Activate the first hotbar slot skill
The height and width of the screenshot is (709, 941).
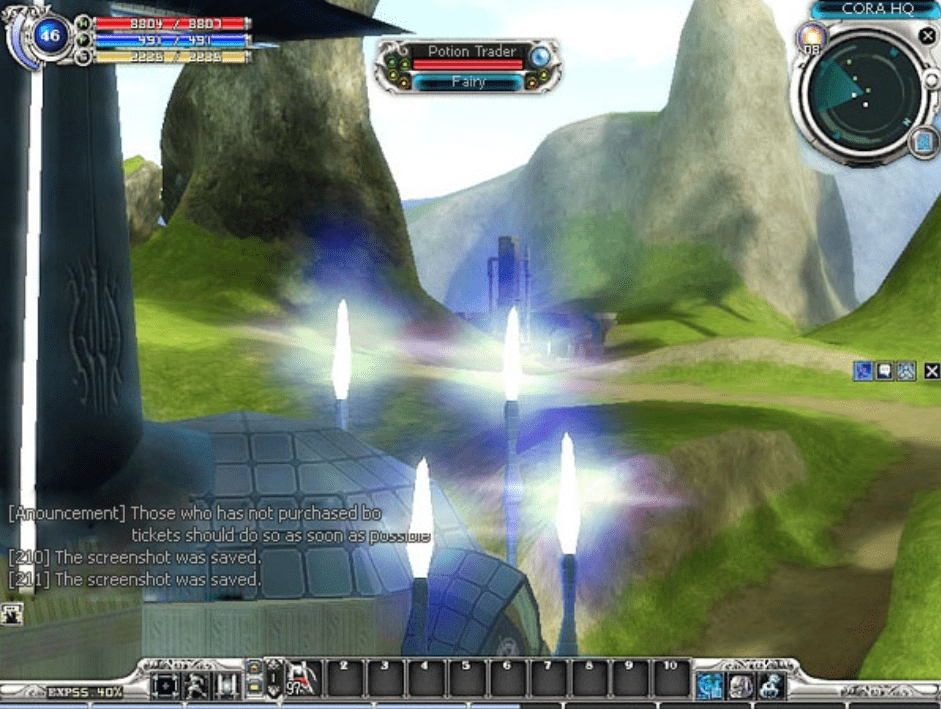coord(302,681)
